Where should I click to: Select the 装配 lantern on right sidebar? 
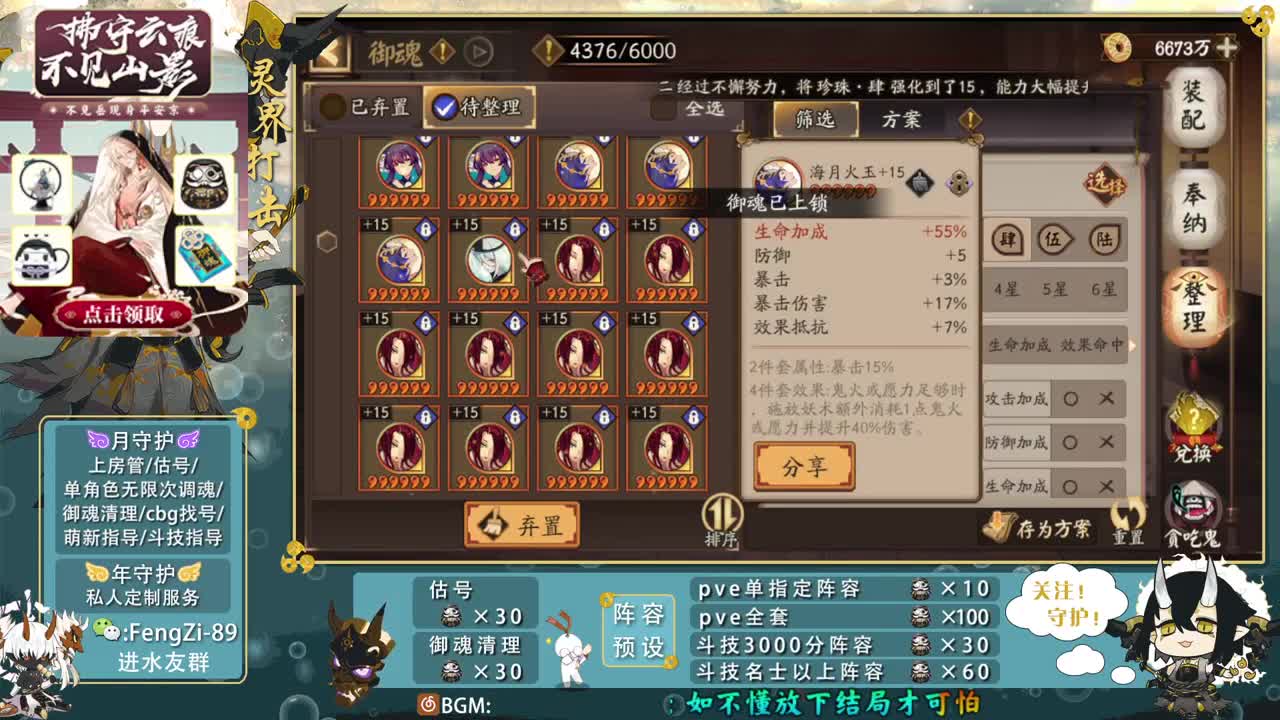[x=1196, y=106]
